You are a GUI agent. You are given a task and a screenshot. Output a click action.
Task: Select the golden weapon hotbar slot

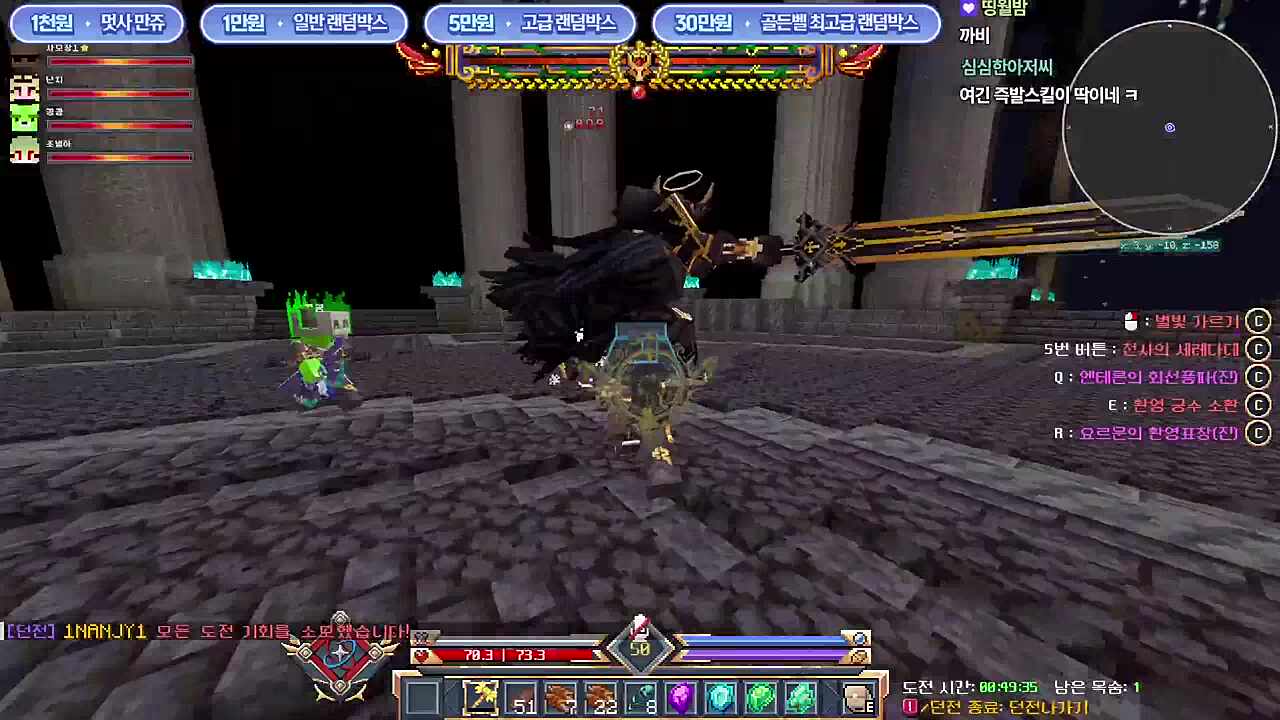(481, 696)
